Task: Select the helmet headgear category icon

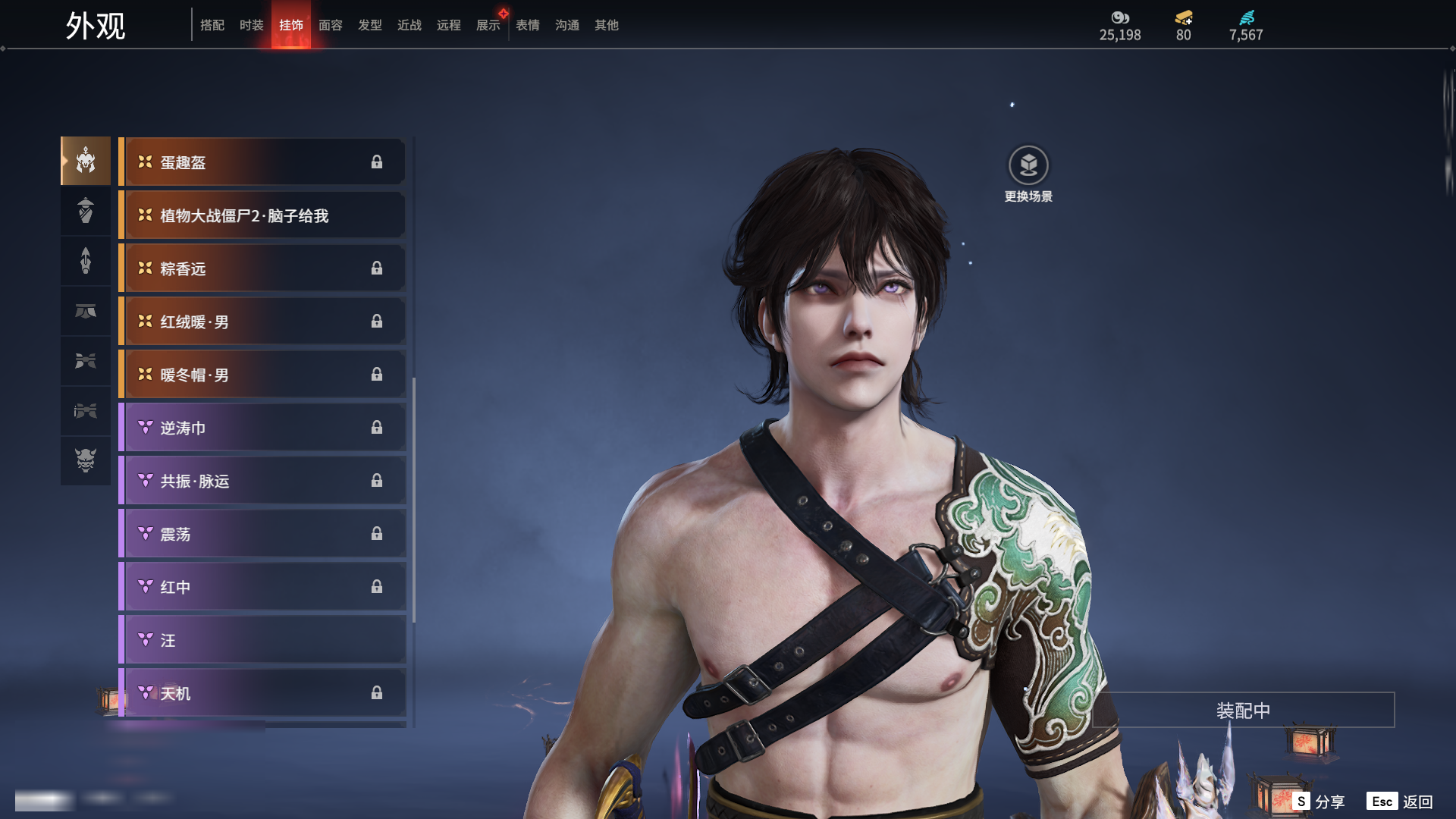Action: coord(86,161)
